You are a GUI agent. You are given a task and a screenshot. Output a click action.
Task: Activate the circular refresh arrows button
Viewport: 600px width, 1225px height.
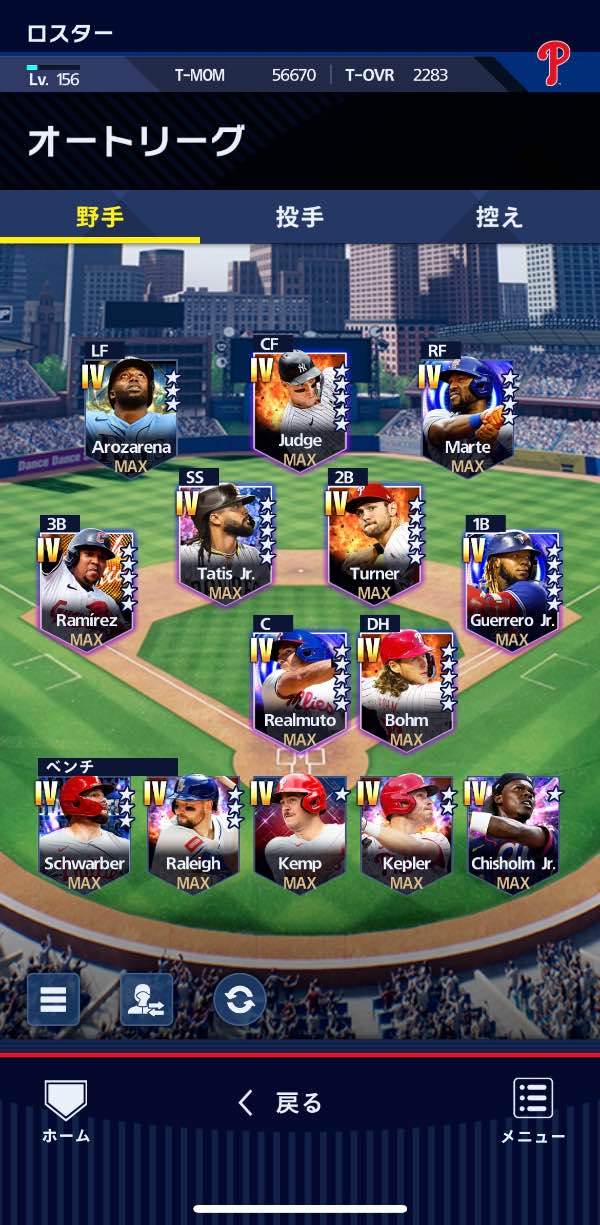(x=240, y=999)
